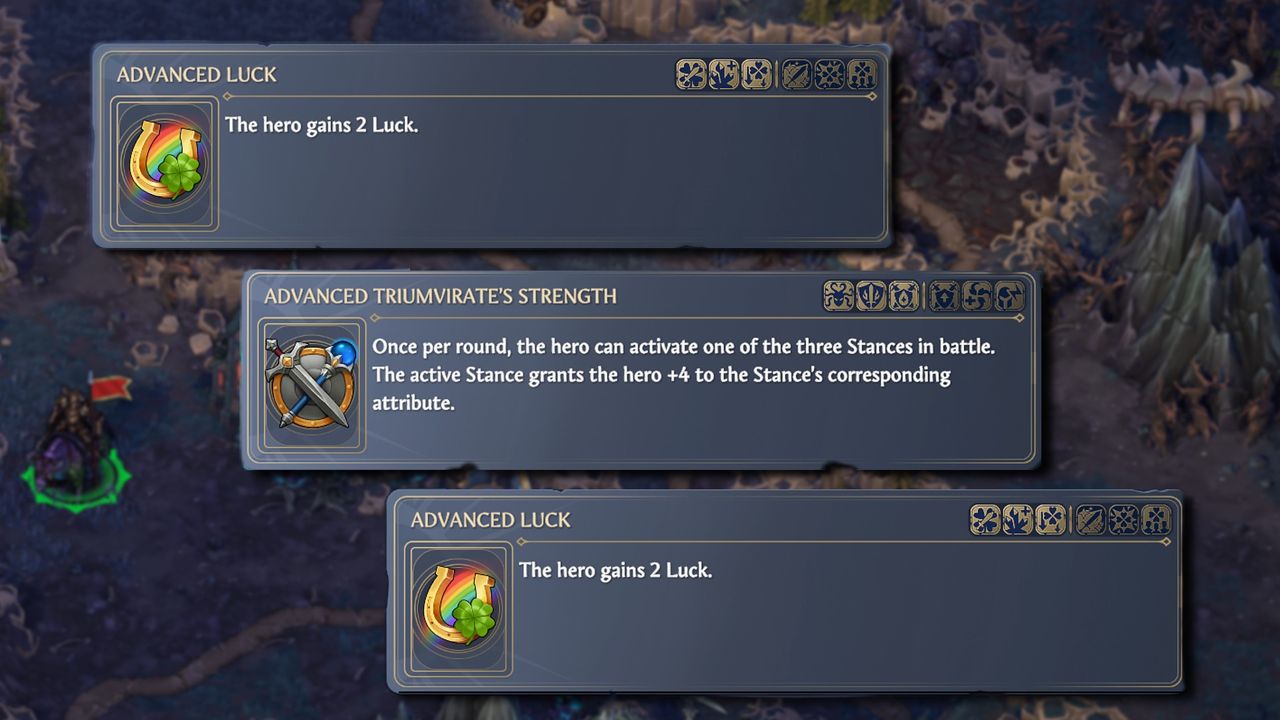
Task: Select the four-leaf clover with arrows icon
Action: 757,75
